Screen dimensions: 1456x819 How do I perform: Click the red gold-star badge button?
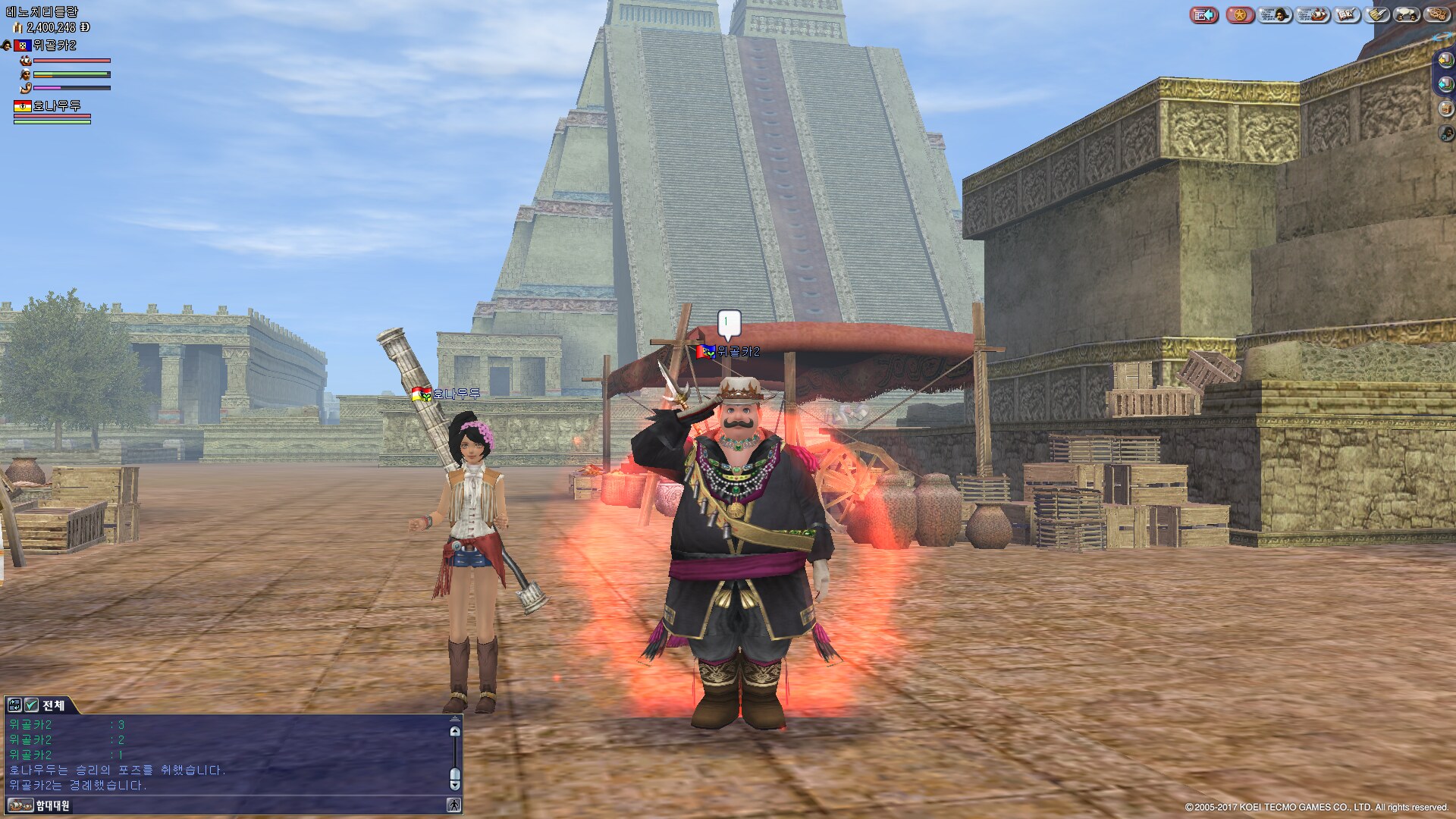click(x=1240, y=14)
